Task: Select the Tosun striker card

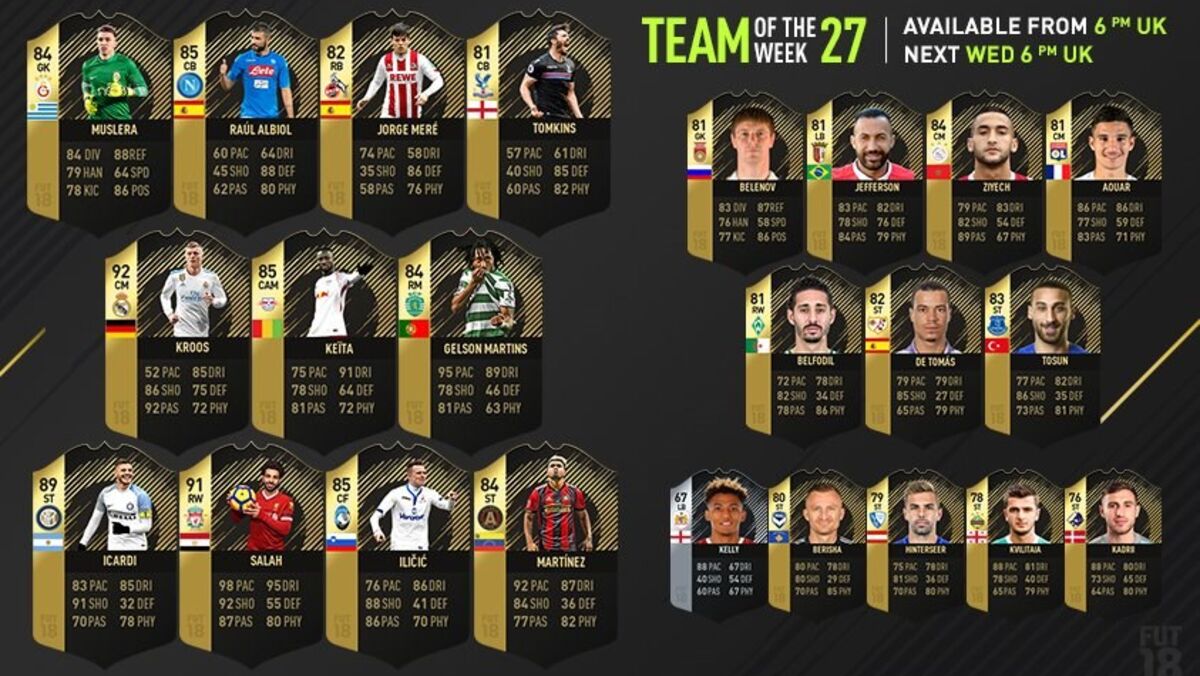Action: point(1042,350)
